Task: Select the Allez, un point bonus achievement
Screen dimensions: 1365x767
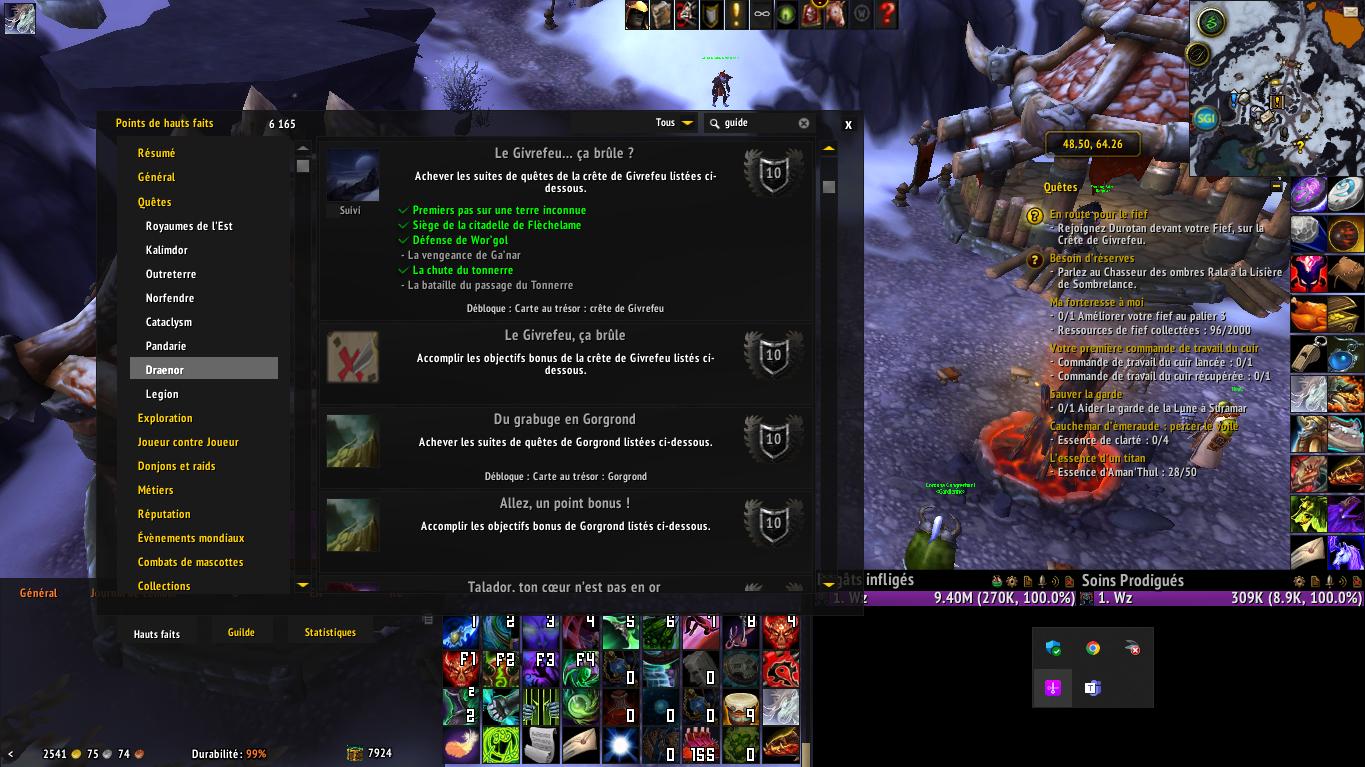Action: [566, 524]
